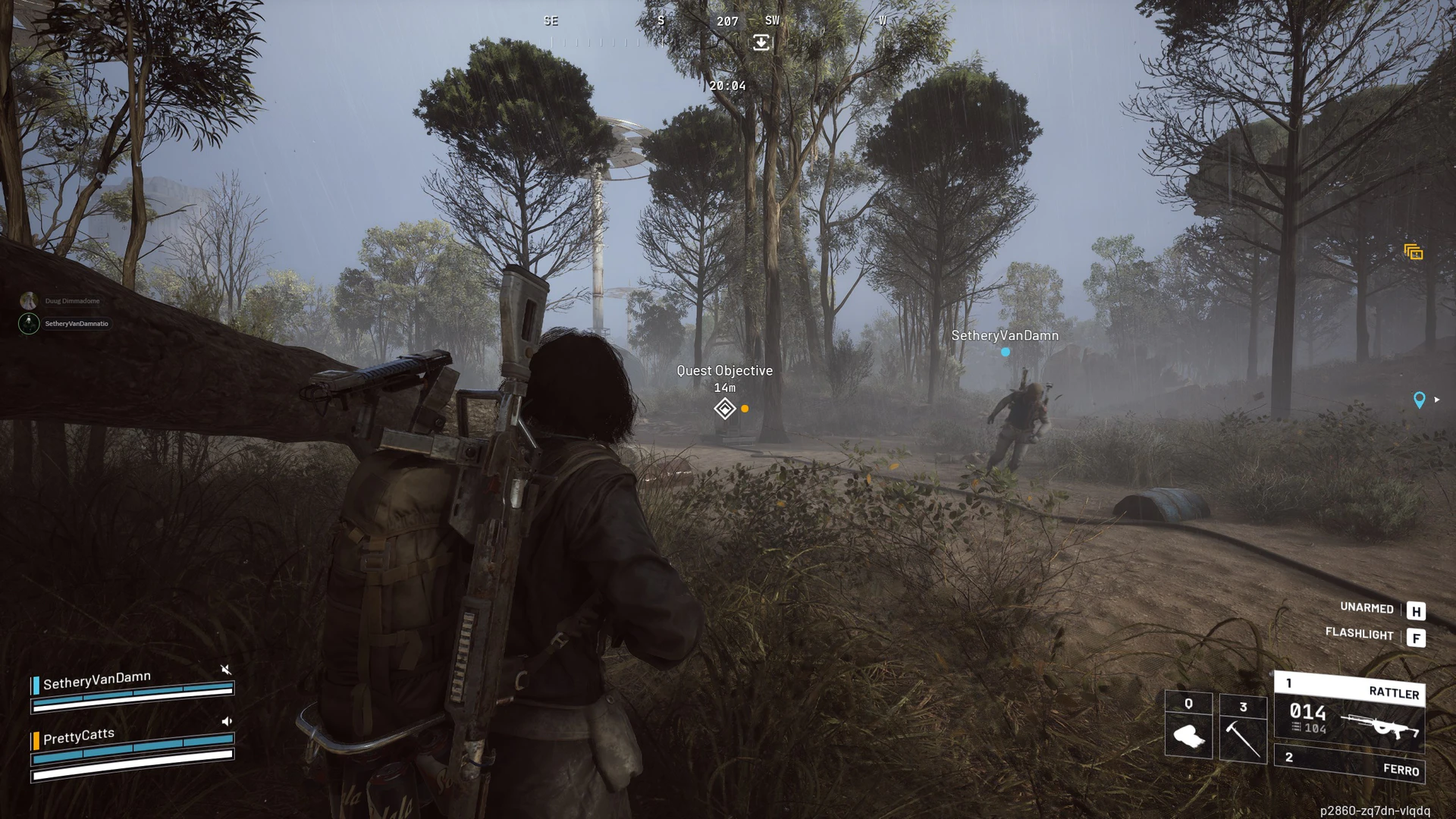
Task: Click the speaker icon above PrettyCatts' bars
Action: [x=226, y=721]
